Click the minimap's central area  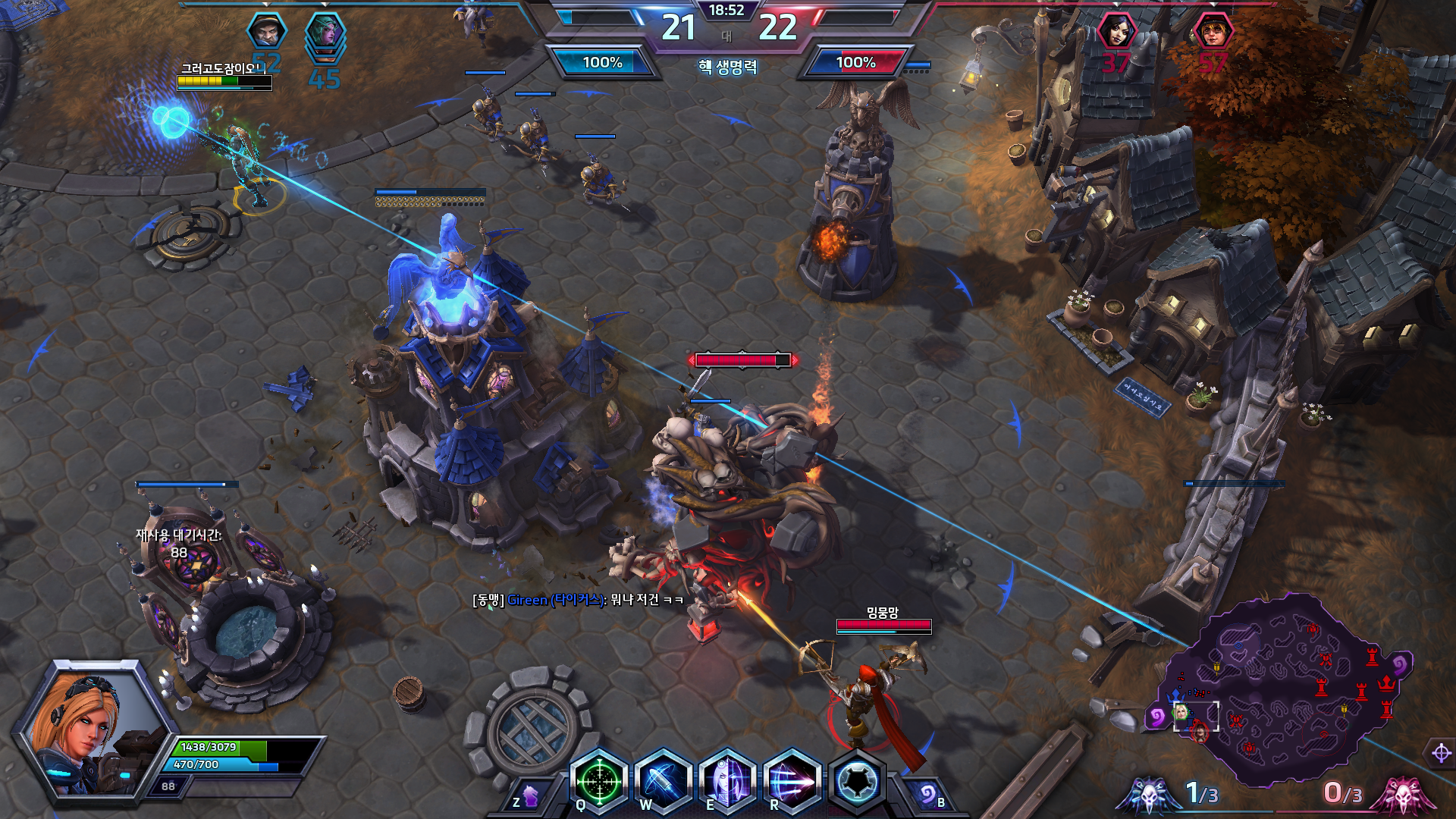pos(1282,690)
